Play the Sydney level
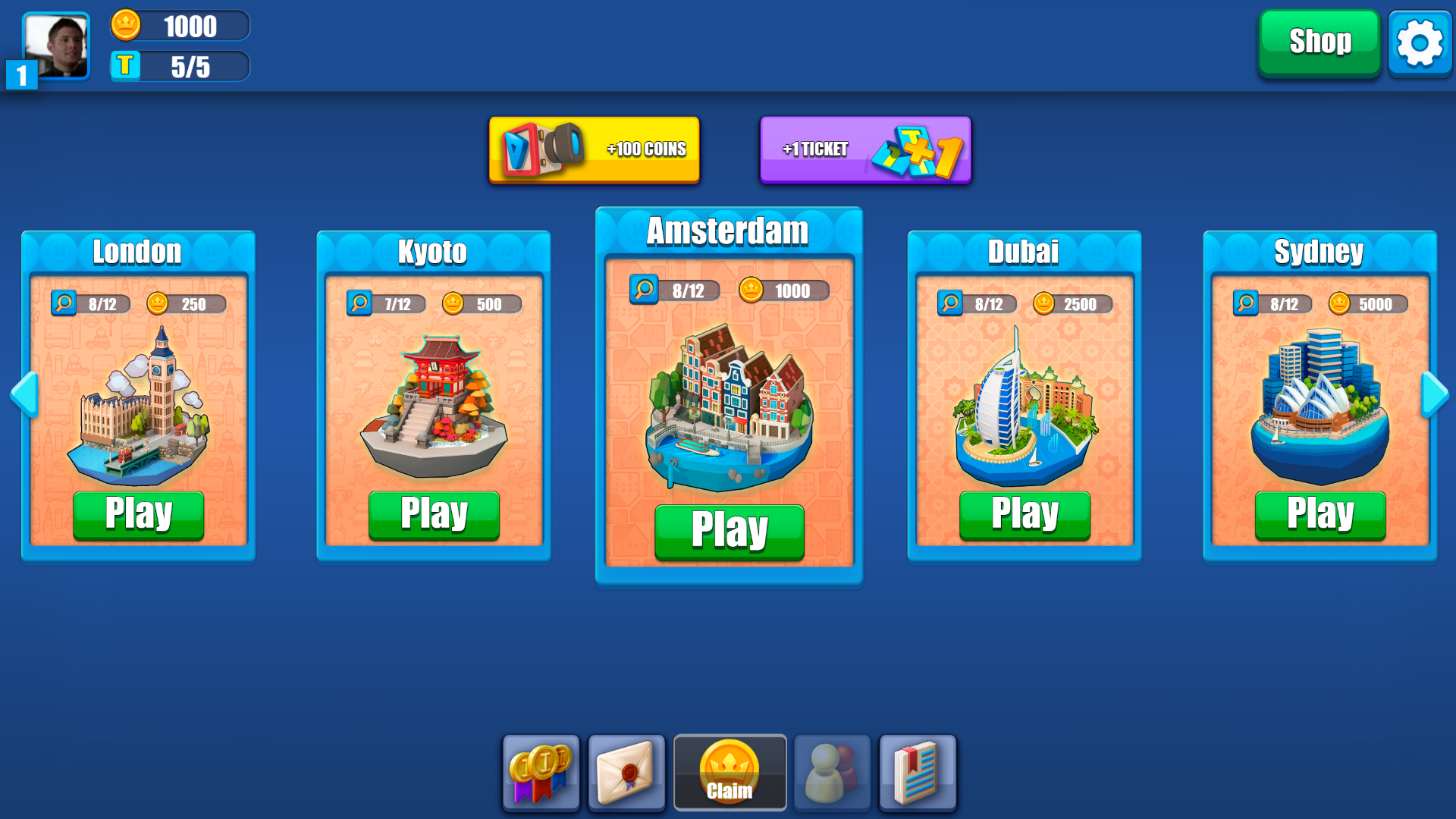 click(x=1320, y=513)
